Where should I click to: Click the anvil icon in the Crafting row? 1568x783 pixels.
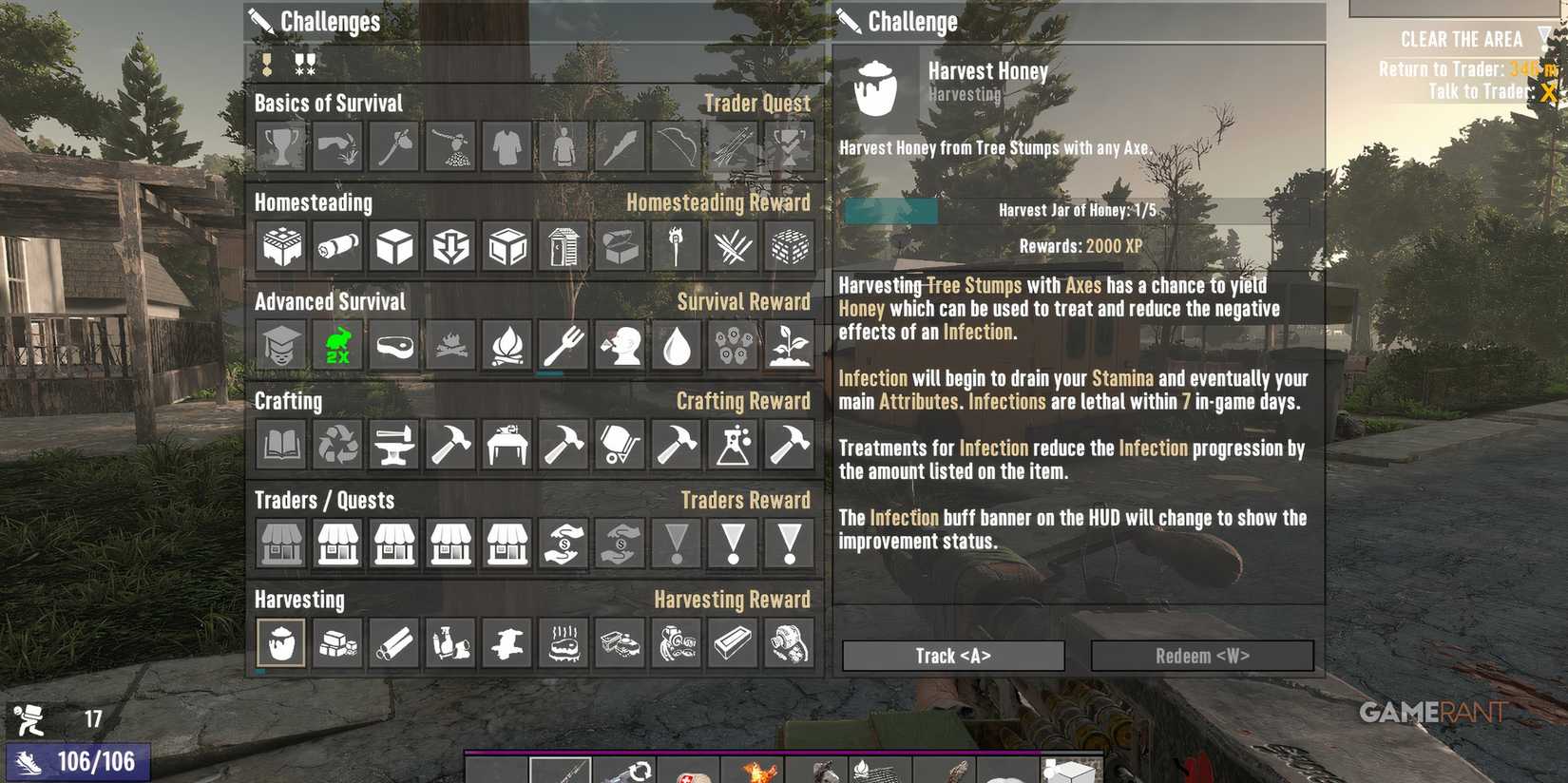tap(393, 444)
